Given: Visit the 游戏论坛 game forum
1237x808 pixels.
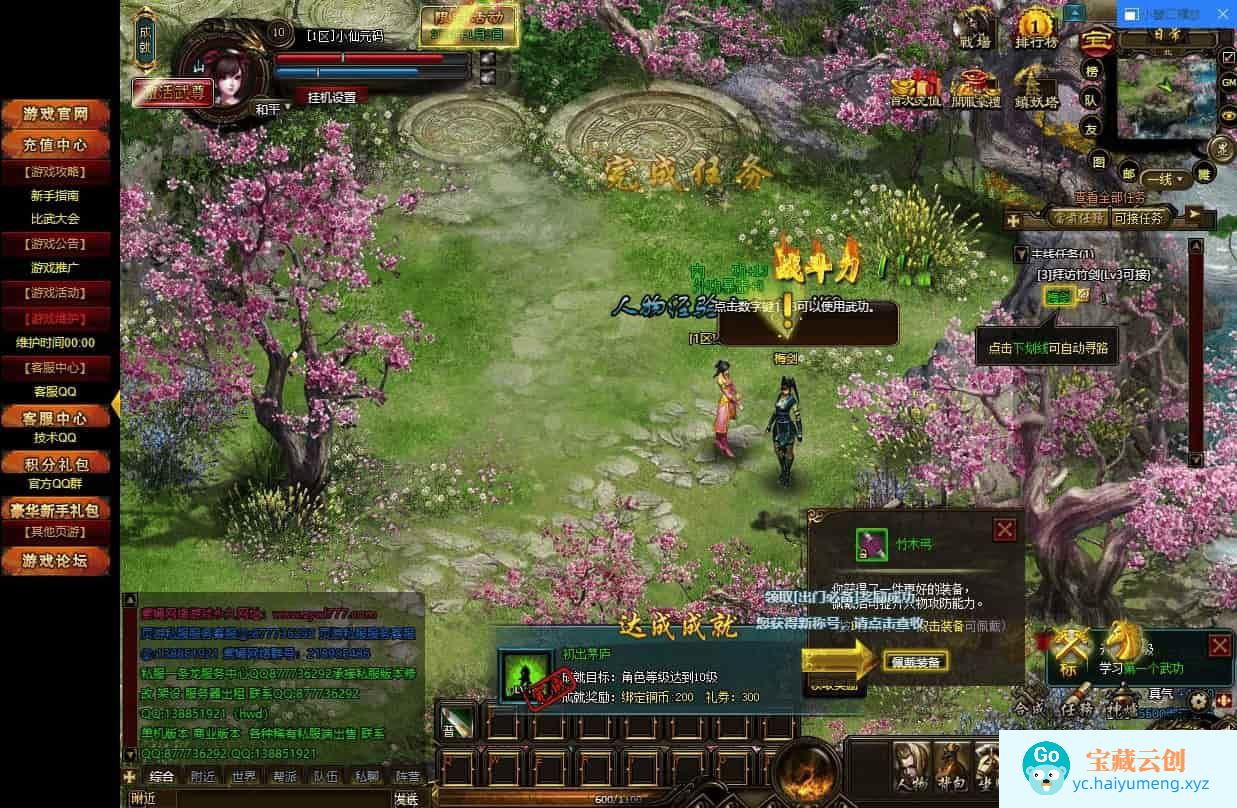Looking at the screenshot, I should click(58, 560).
